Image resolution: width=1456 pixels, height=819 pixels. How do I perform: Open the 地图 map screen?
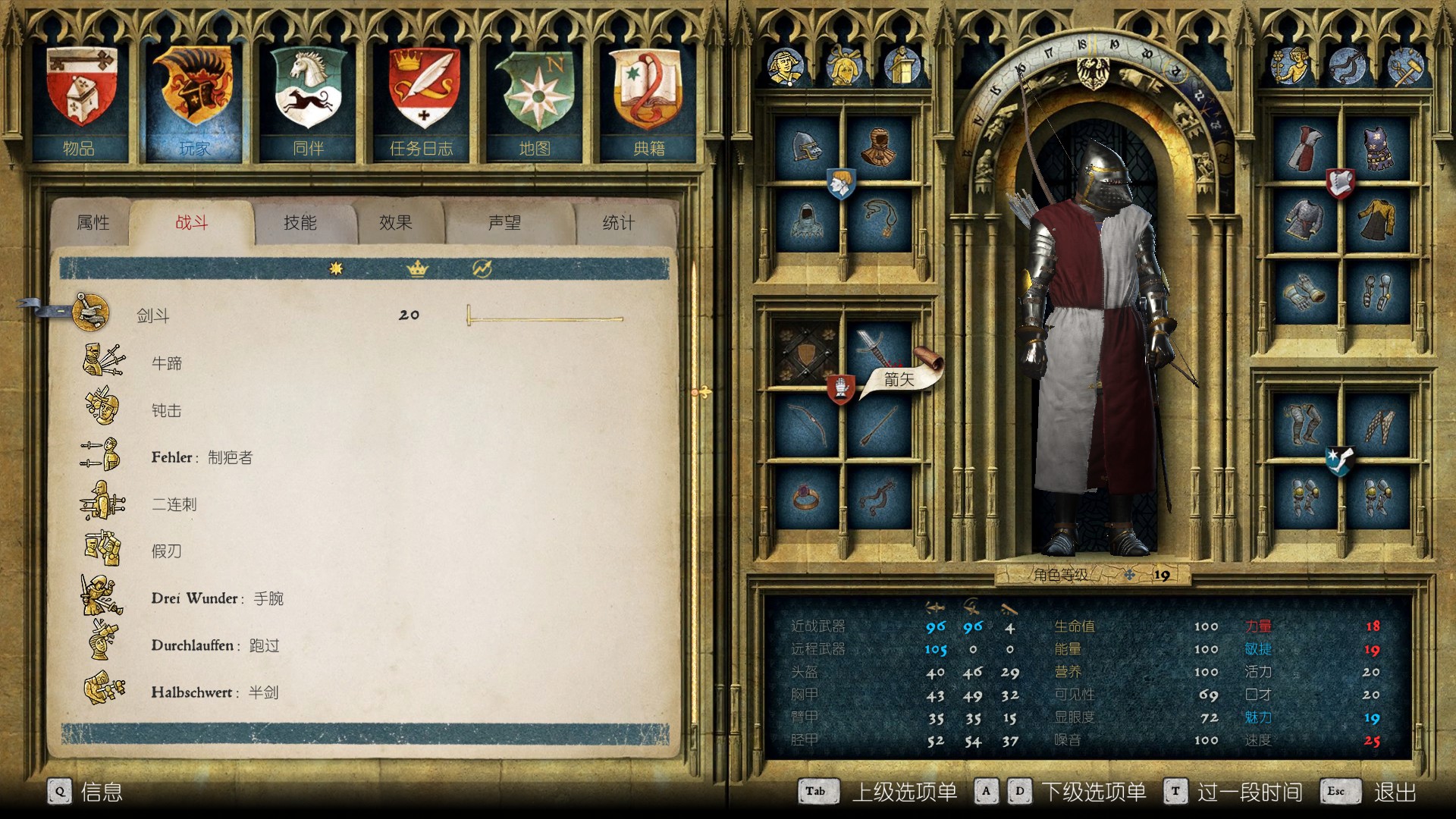pyautogui.click(x=535, y=102)
